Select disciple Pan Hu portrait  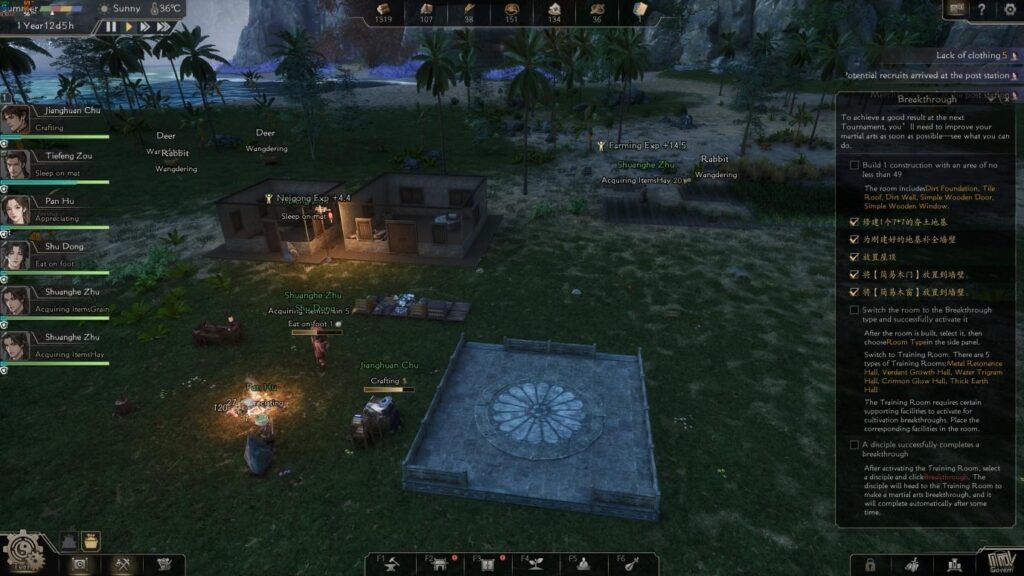tap(15, 209)
